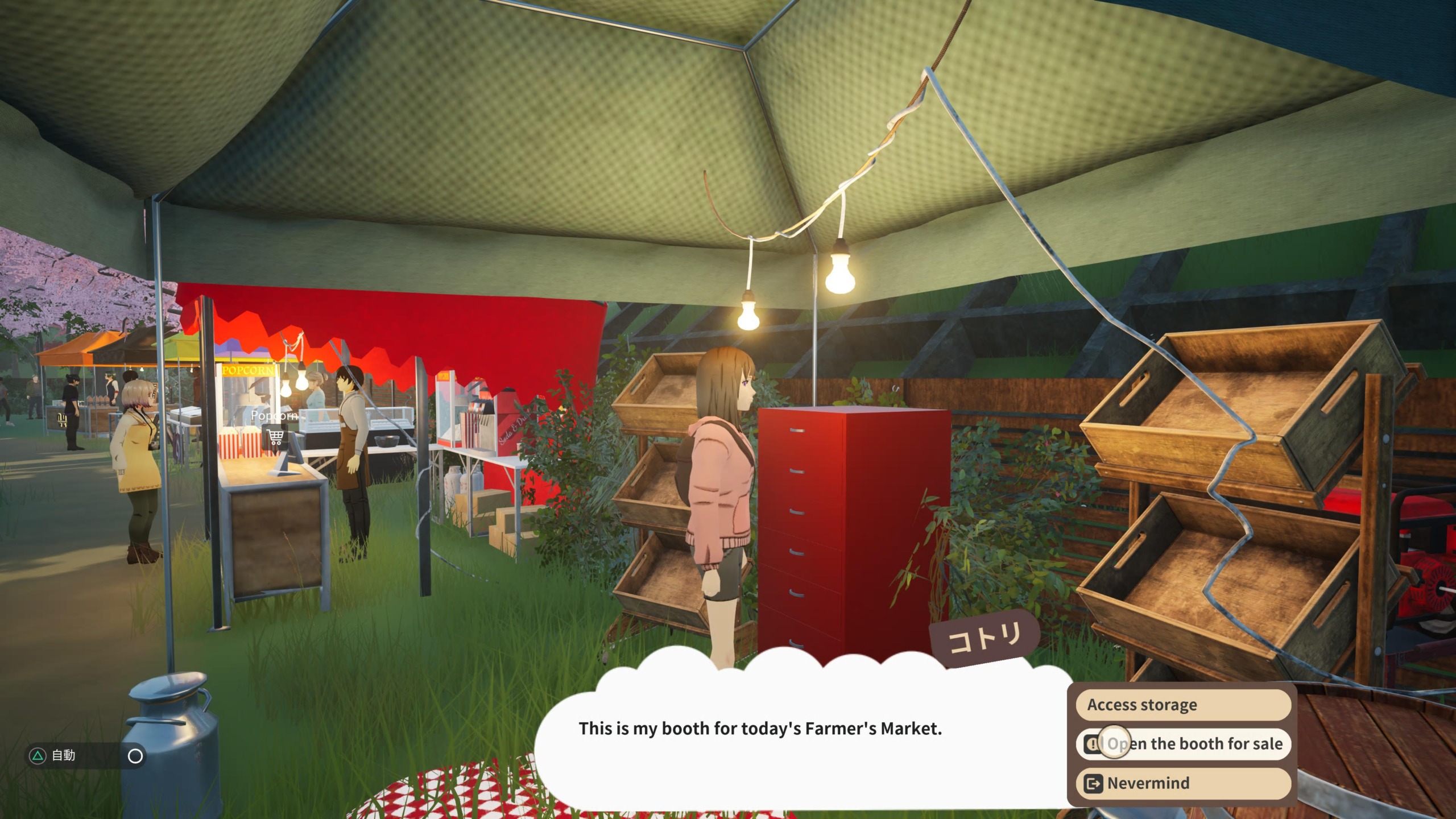The height and width of the screenshot is (819, 1456).
Task: Choose the Access storage option
Action: 1183,705
